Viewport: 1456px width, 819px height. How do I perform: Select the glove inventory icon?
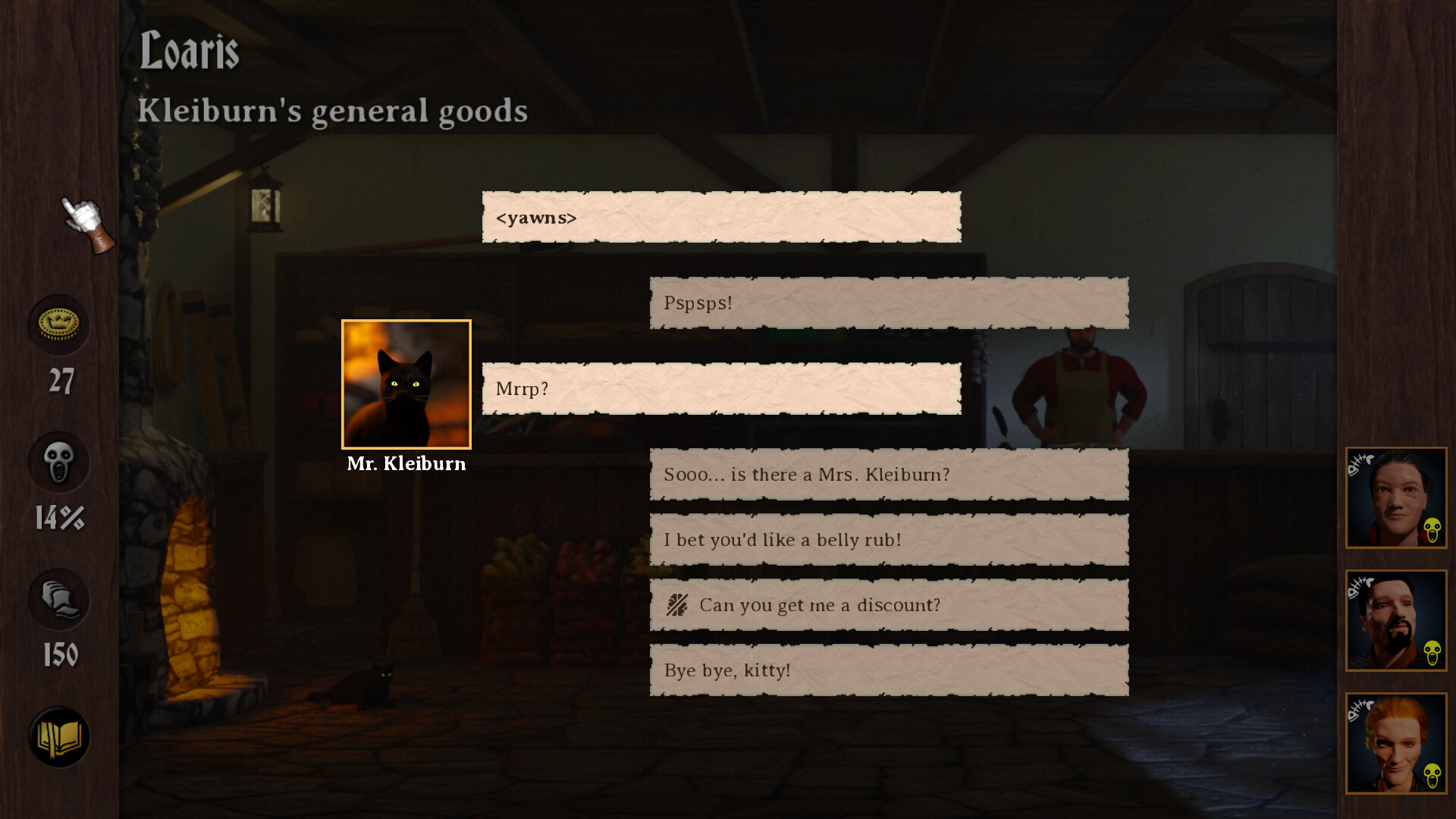(58, 600)
